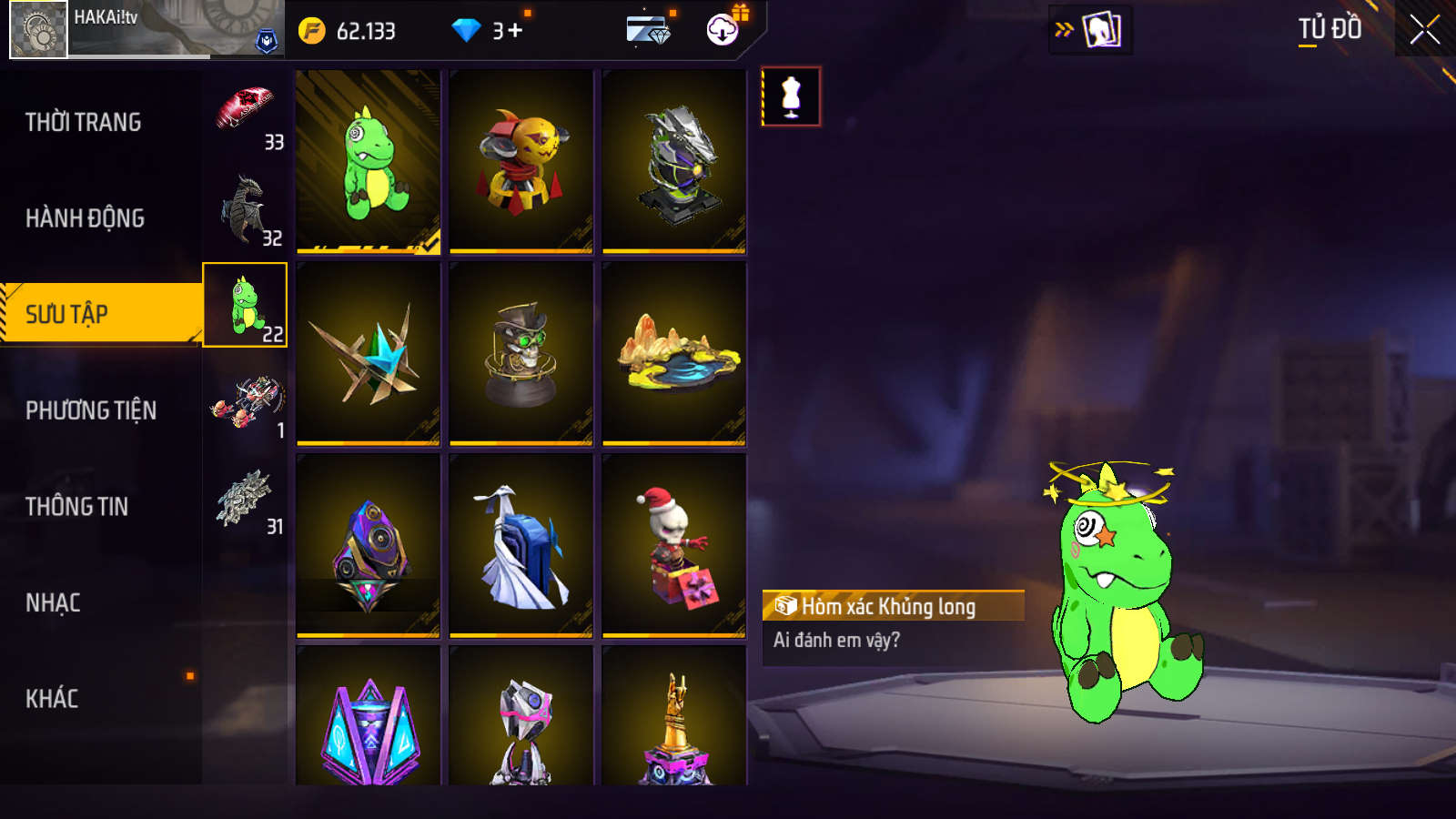Switch to the Nhạc tab

[54, 603]
